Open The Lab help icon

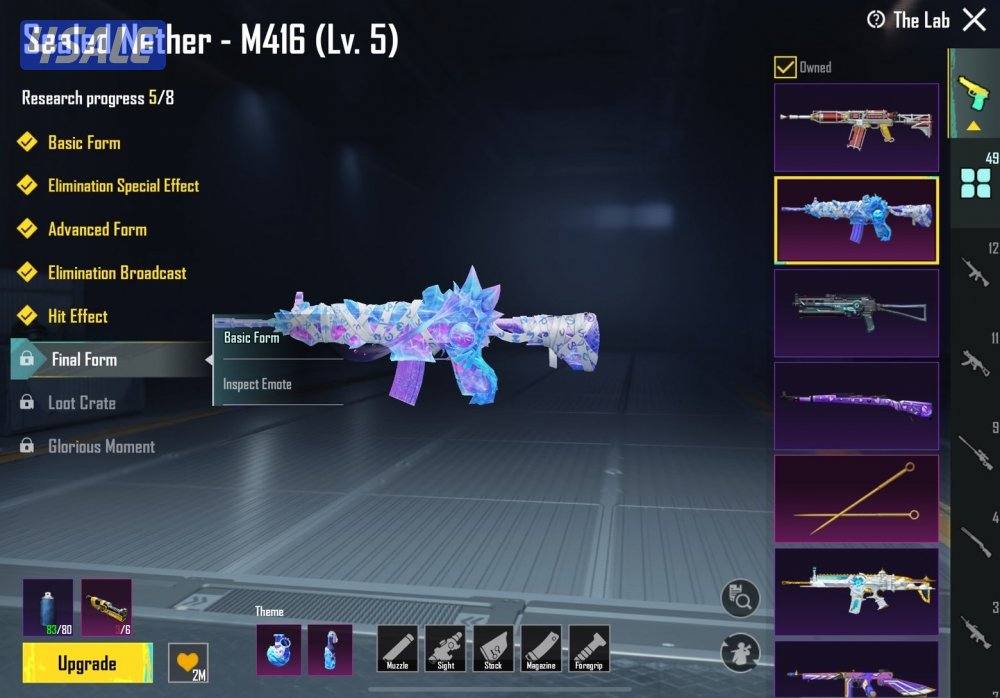(876, 20)
